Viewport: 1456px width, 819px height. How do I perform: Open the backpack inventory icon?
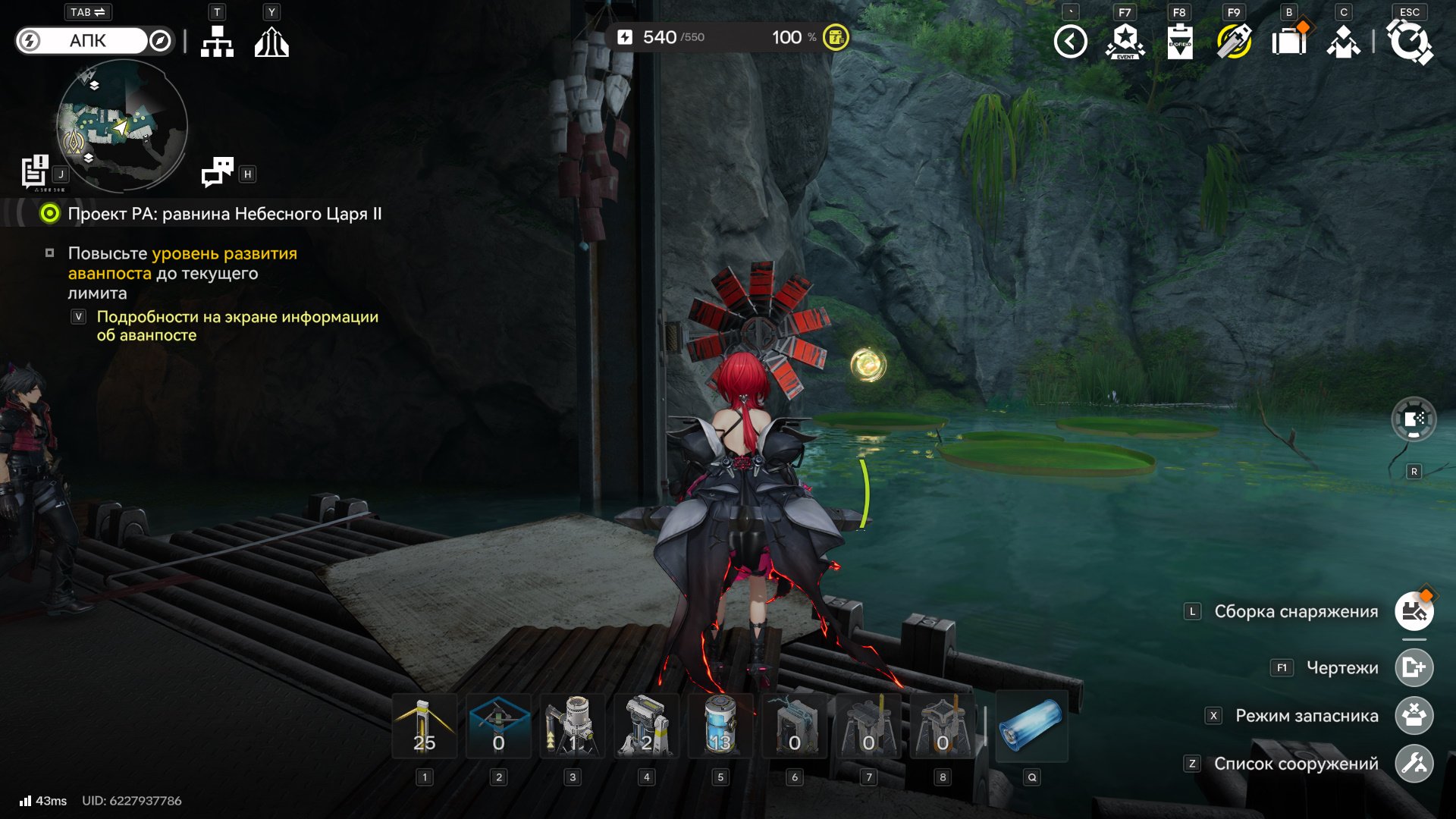coord(1288,42)
